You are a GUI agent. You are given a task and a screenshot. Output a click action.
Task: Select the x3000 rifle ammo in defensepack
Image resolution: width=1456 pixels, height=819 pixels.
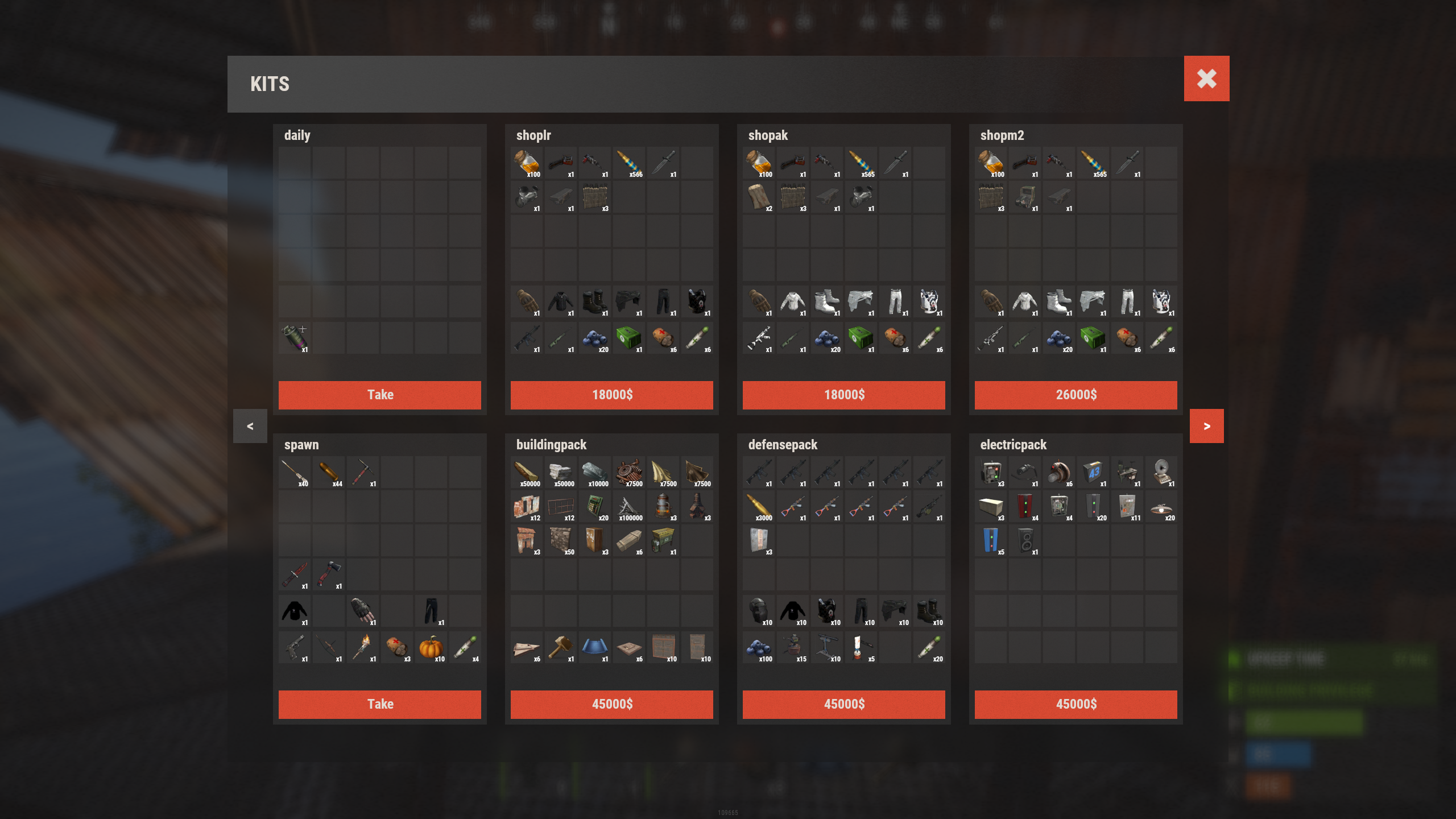758,506
